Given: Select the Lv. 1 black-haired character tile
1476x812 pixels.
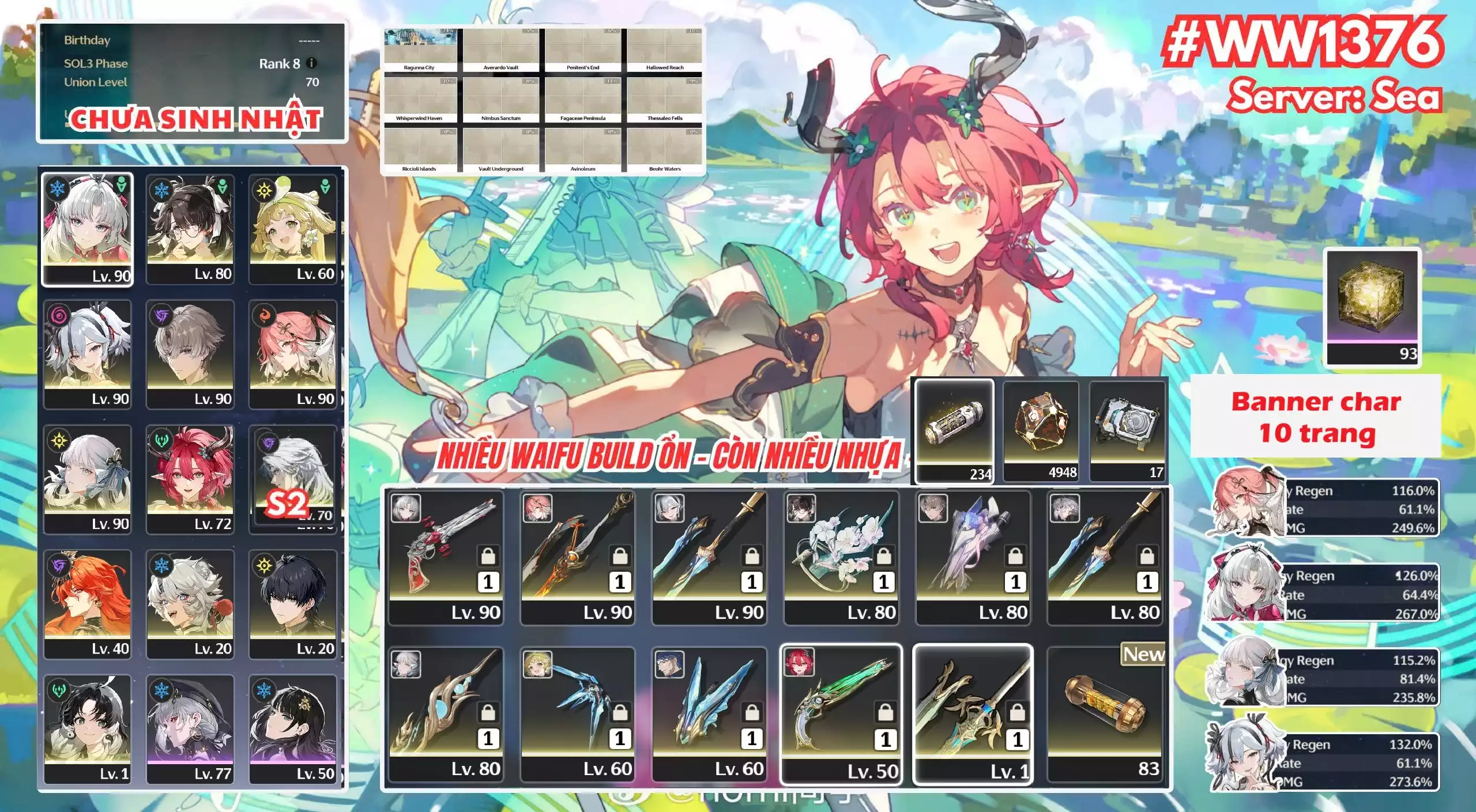Looking at the screenshot, I should 88,728.
